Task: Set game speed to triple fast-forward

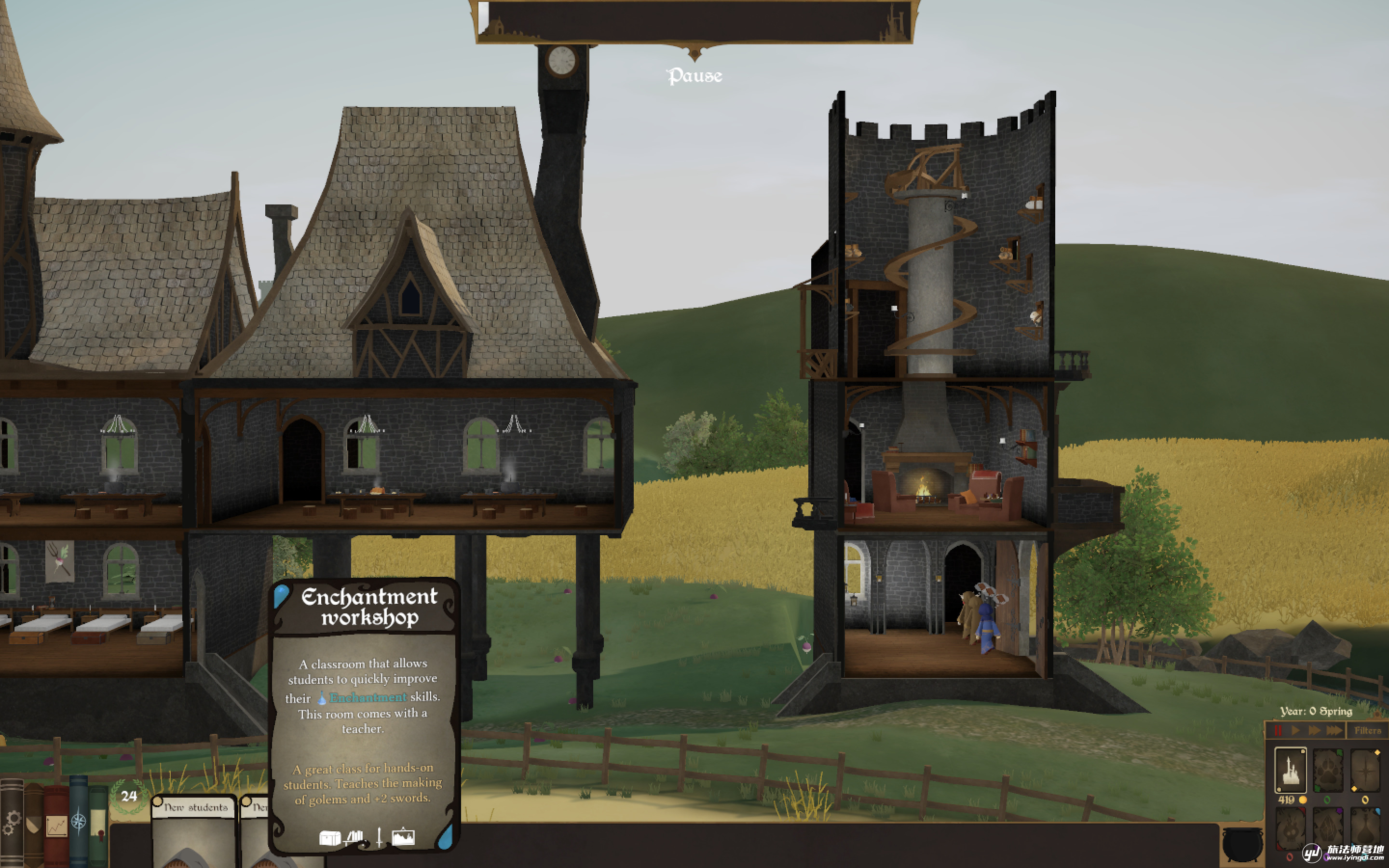Action: (x=1335, y=730)
